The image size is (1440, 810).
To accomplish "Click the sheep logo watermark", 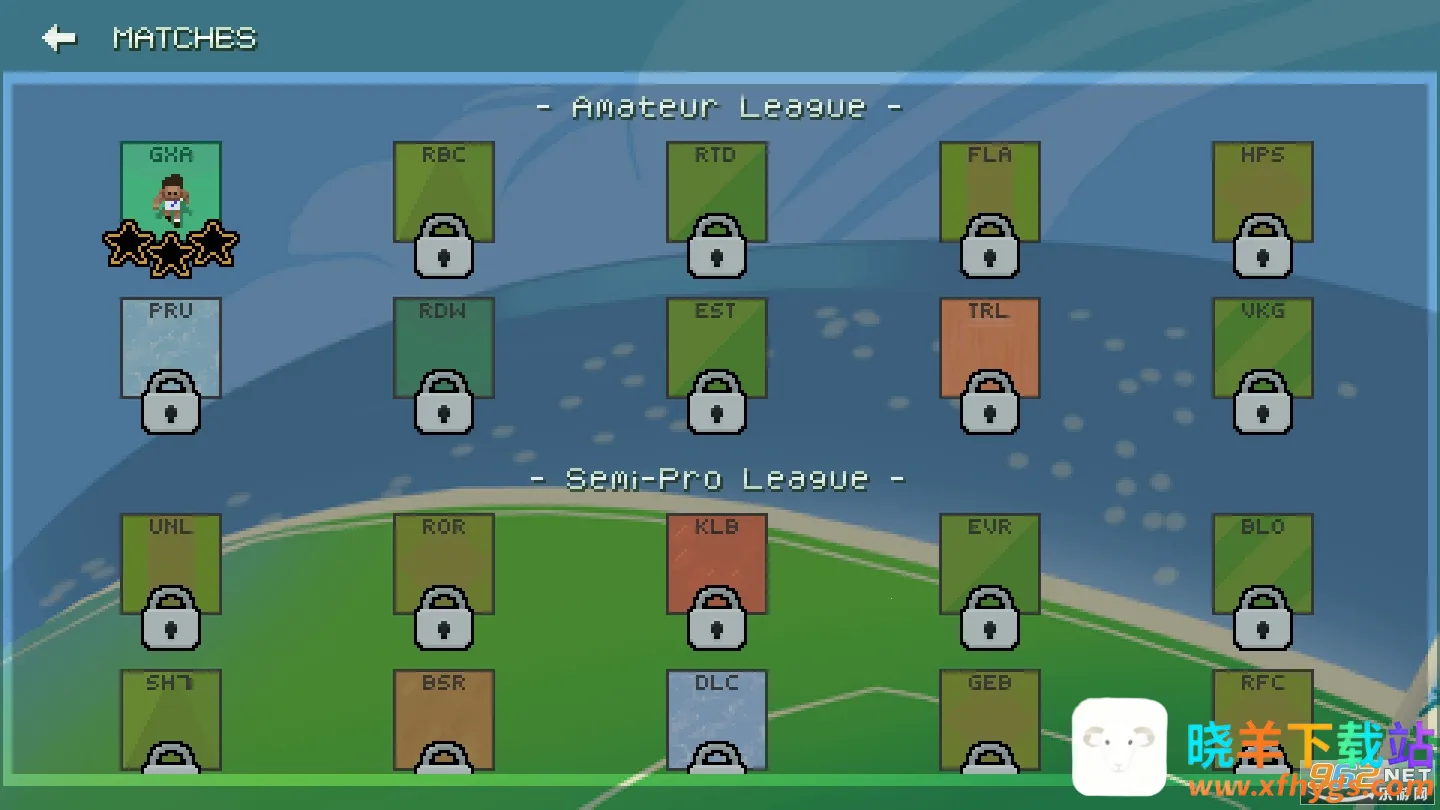I will [x=1119, y=746].
